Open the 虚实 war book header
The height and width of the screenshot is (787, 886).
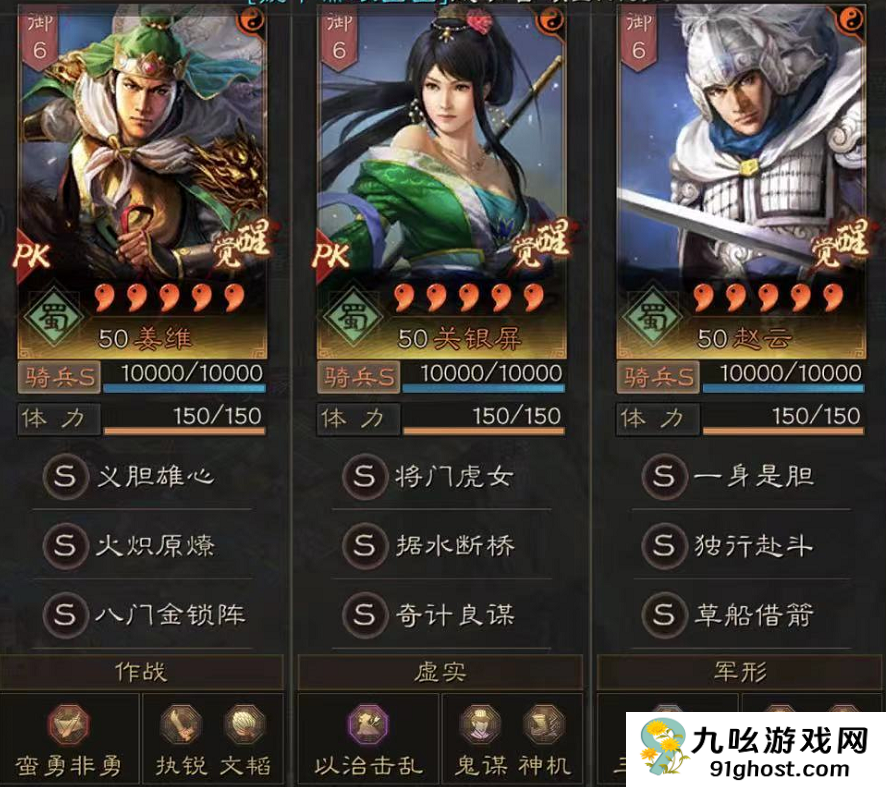(x=441, y=673)
